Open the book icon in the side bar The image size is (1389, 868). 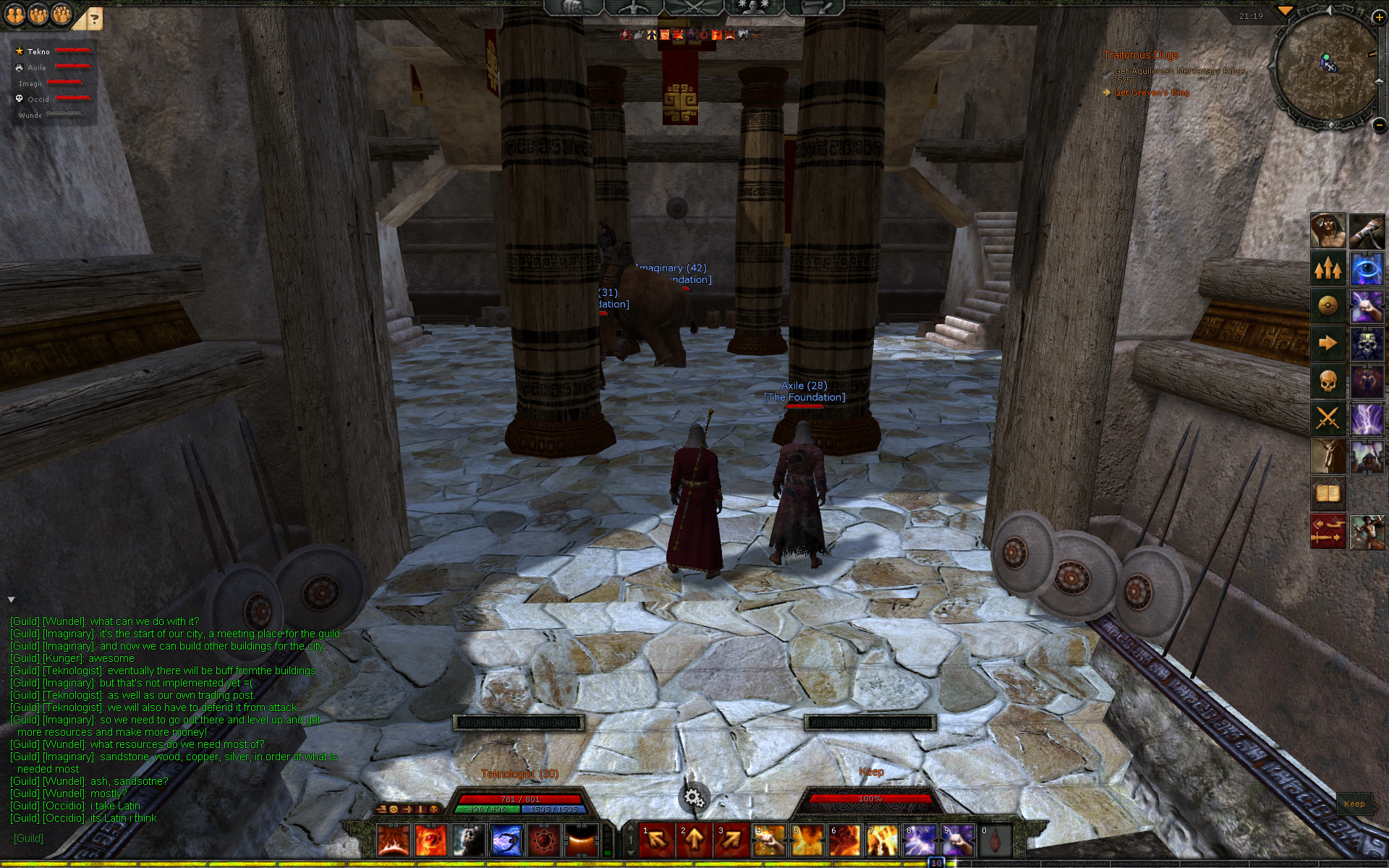[x=1328, y=494]
